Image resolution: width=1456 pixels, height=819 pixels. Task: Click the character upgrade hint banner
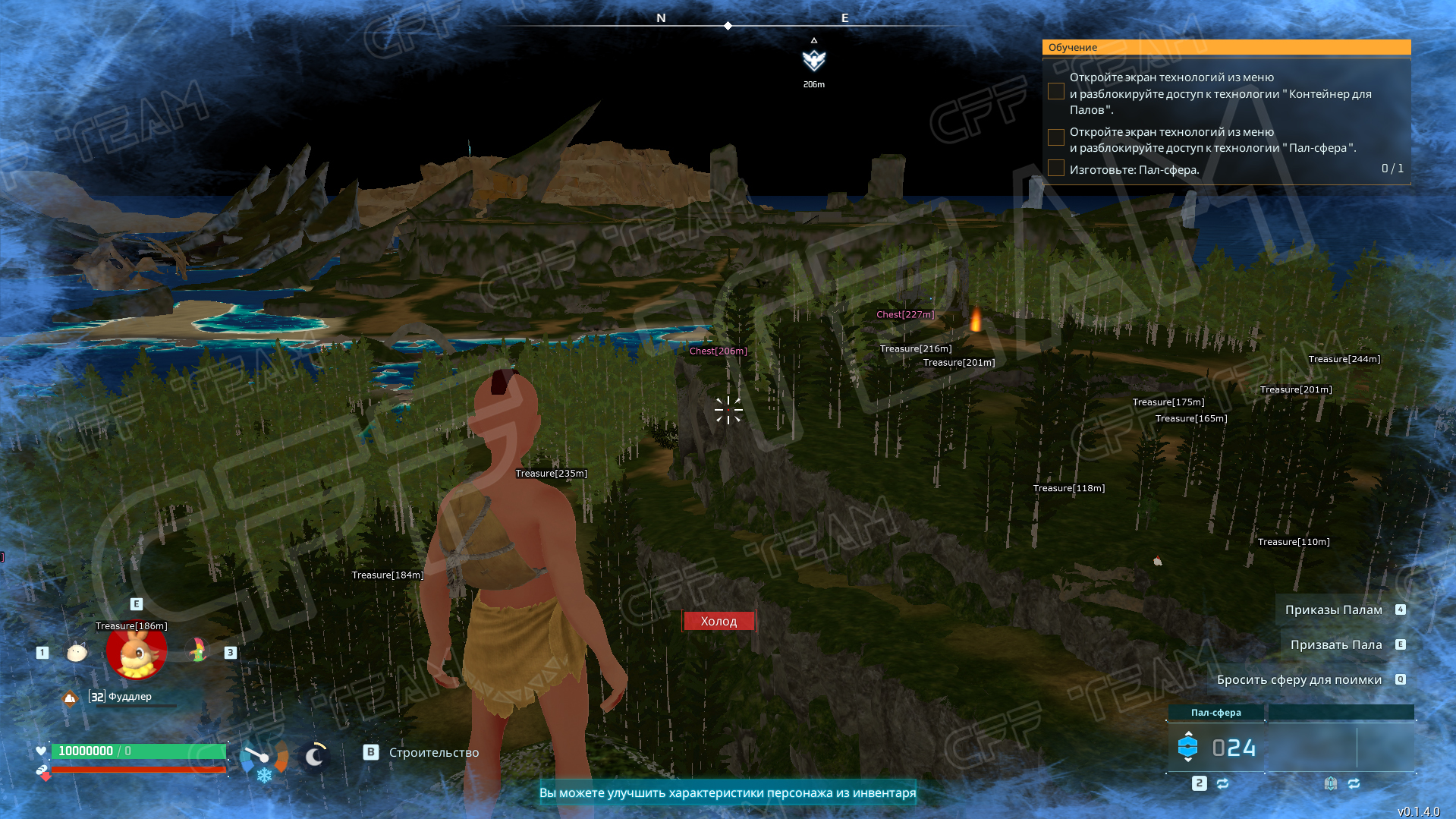[x=727, y=792]
